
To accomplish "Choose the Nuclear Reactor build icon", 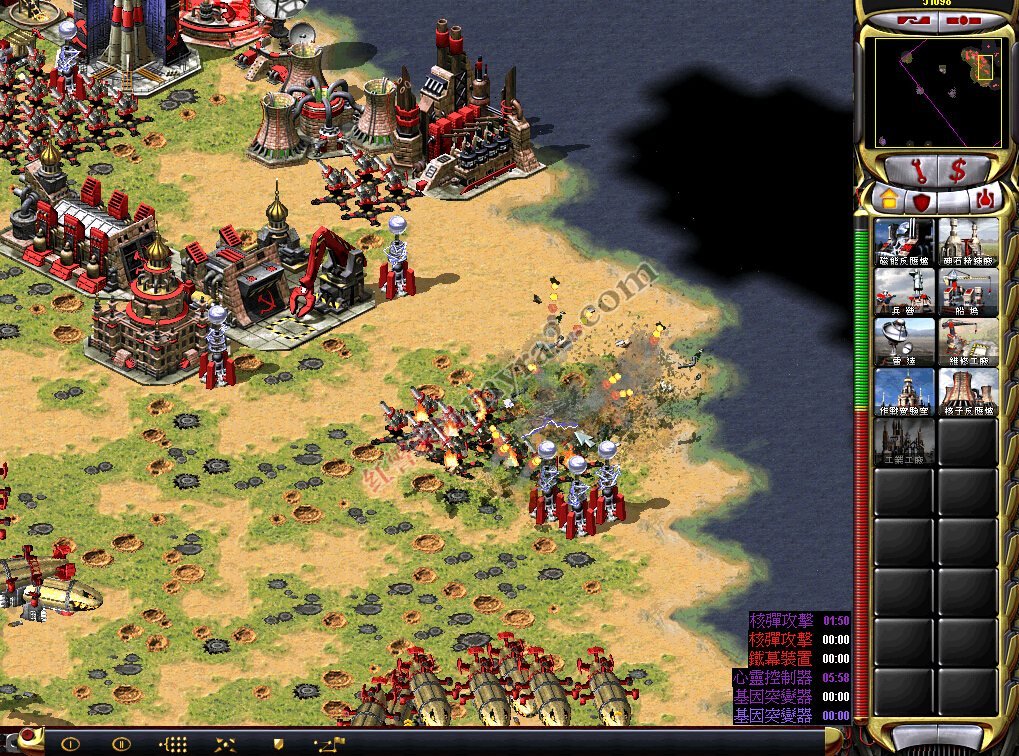I will (968, 391).
